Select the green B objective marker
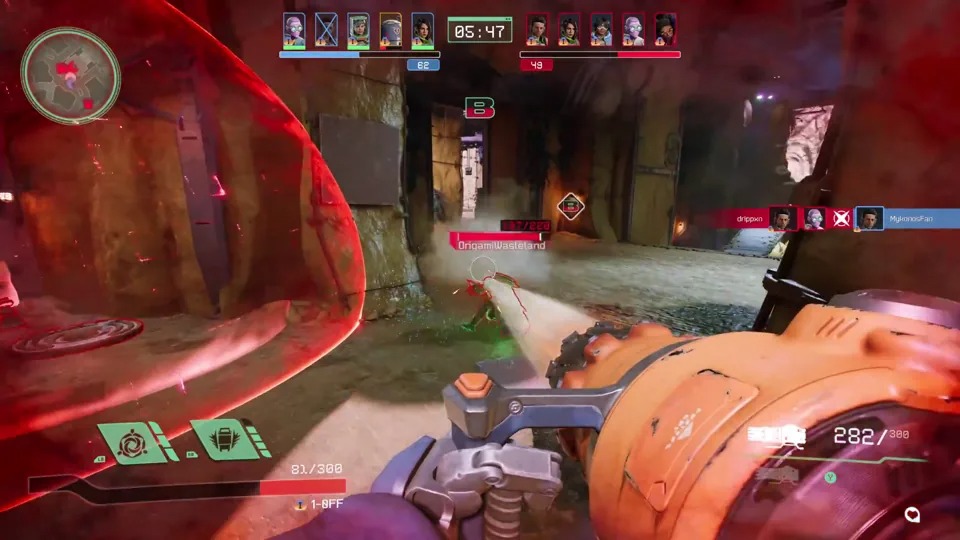This screenshot has height=540, width=960. coord(479,108)
